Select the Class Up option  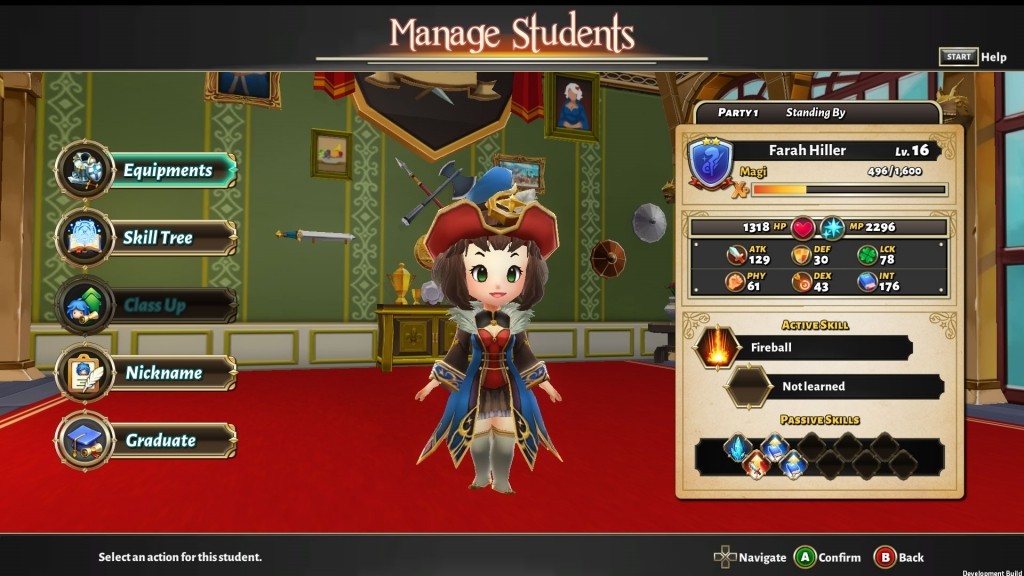(154, 305)
